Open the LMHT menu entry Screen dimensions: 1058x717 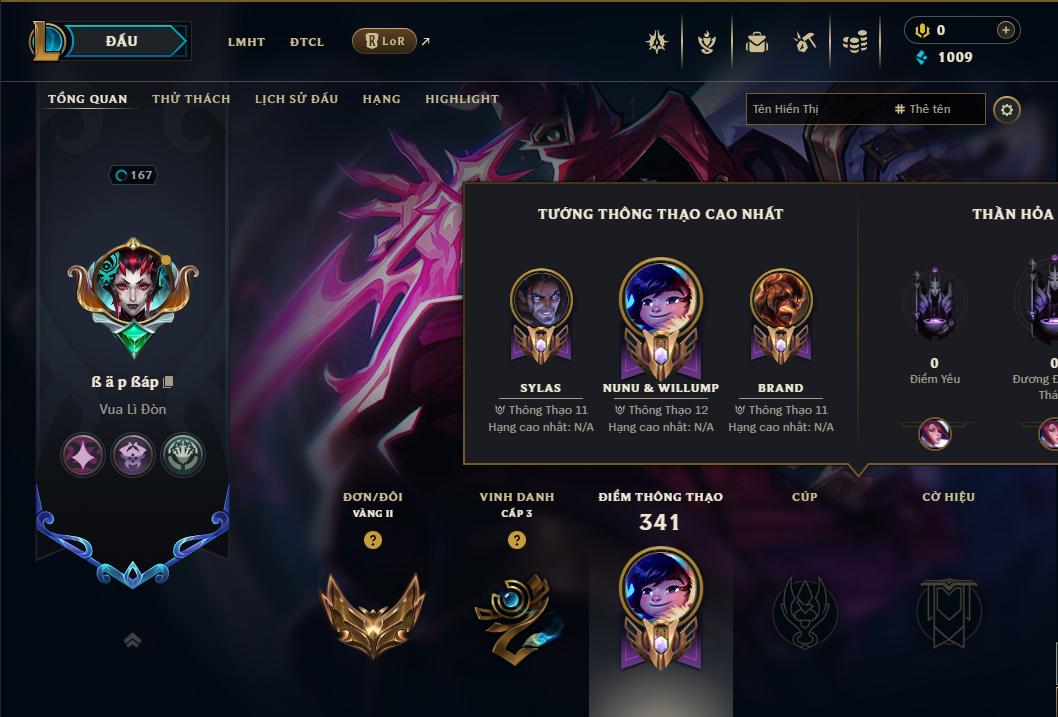point(246,42)
